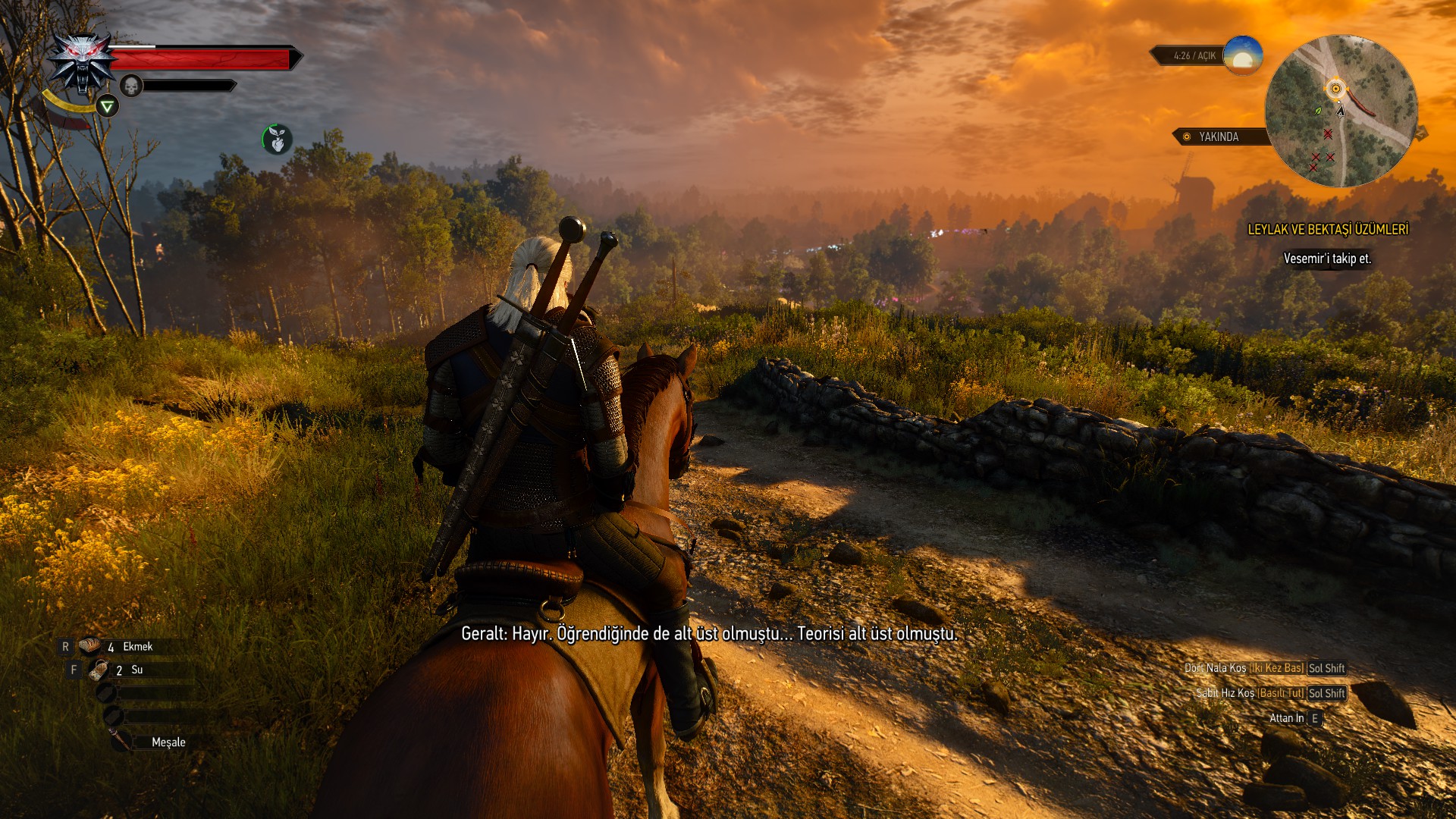1456x819 pixels.
Task: Click the sun weather clock icon
Action: 1242,55
